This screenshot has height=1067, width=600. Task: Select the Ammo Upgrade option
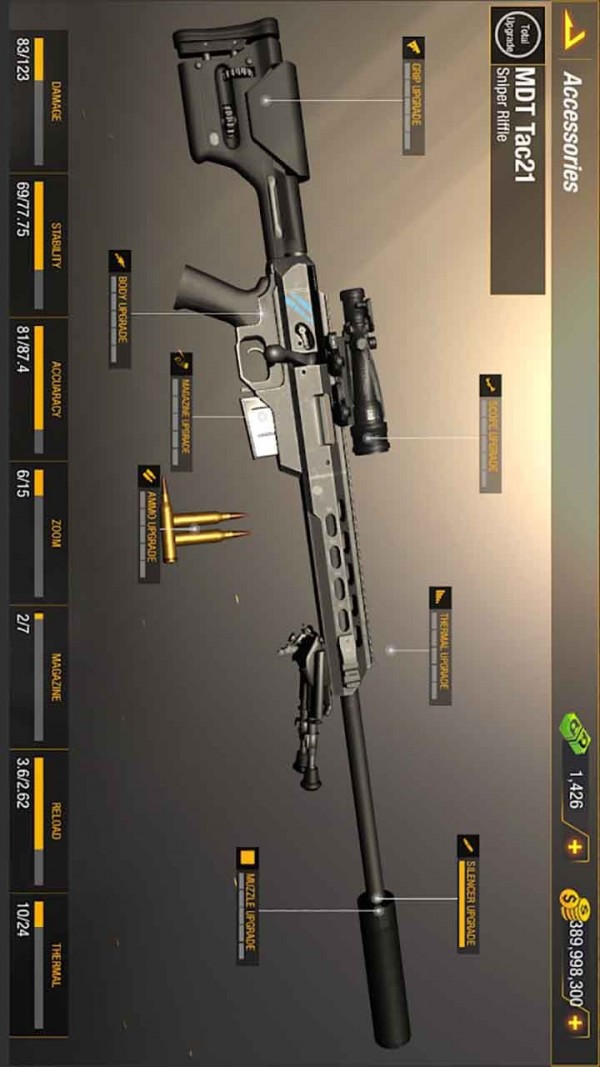point(149,523)
